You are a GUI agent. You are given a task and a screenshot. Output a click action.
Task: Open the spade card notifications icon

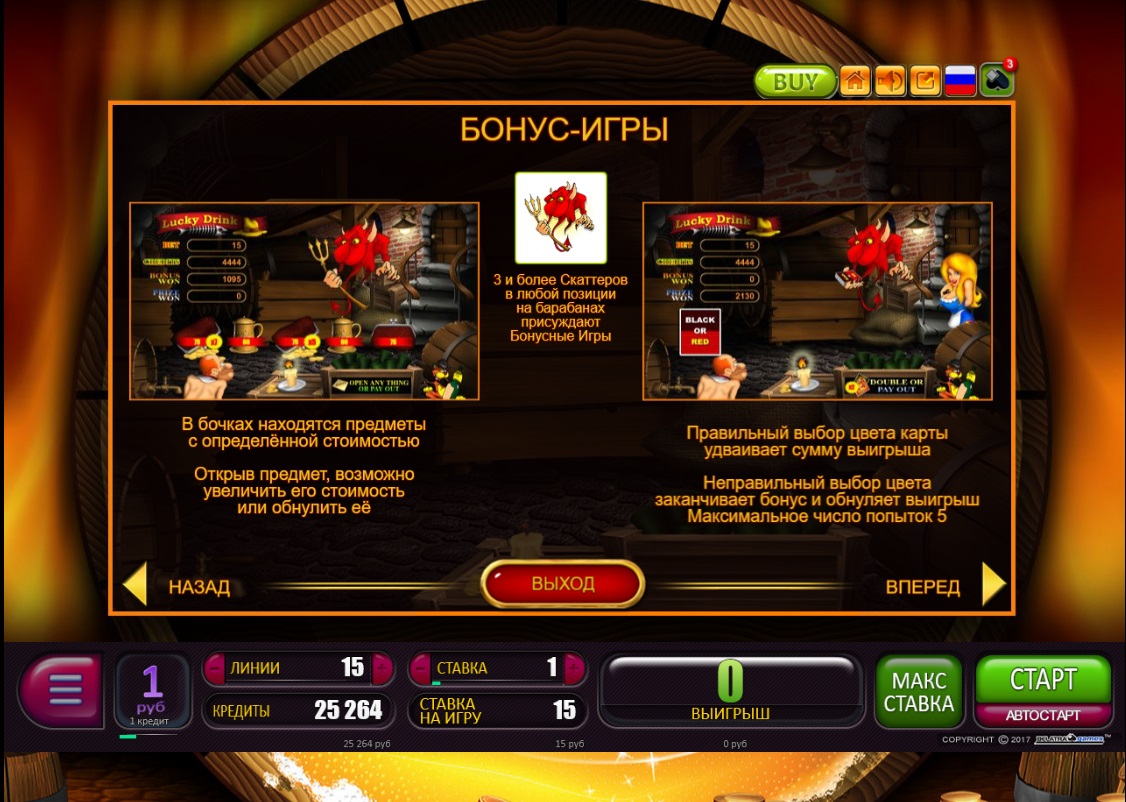(996, 81)
